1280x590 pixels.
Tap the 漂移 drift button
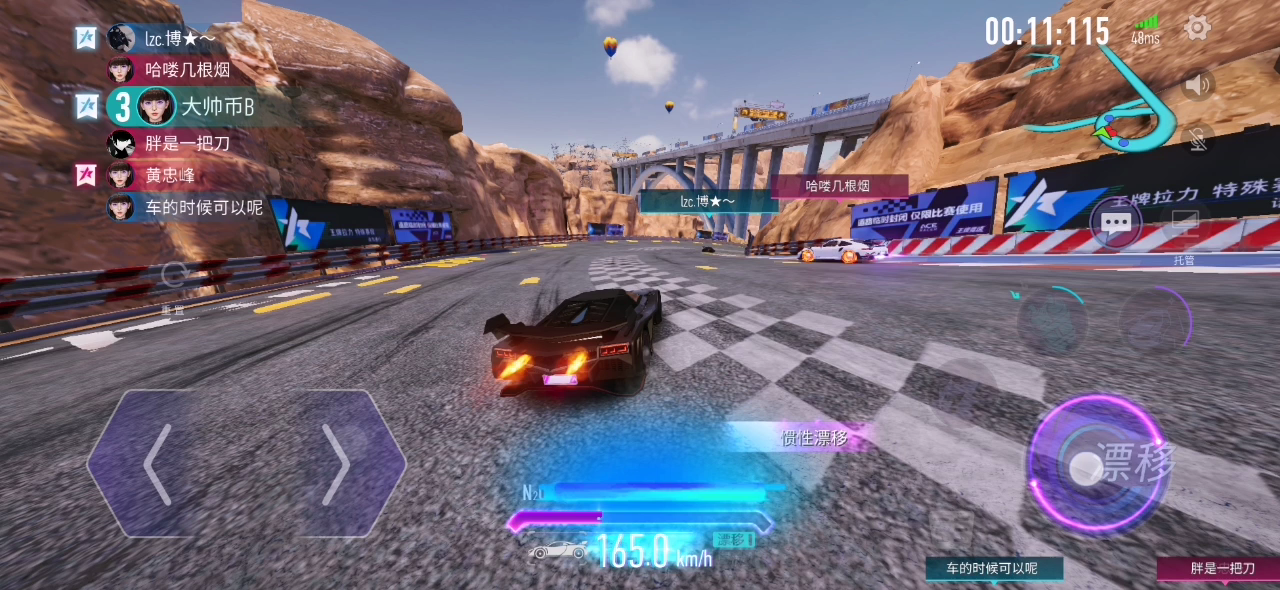click(1100, 466)
